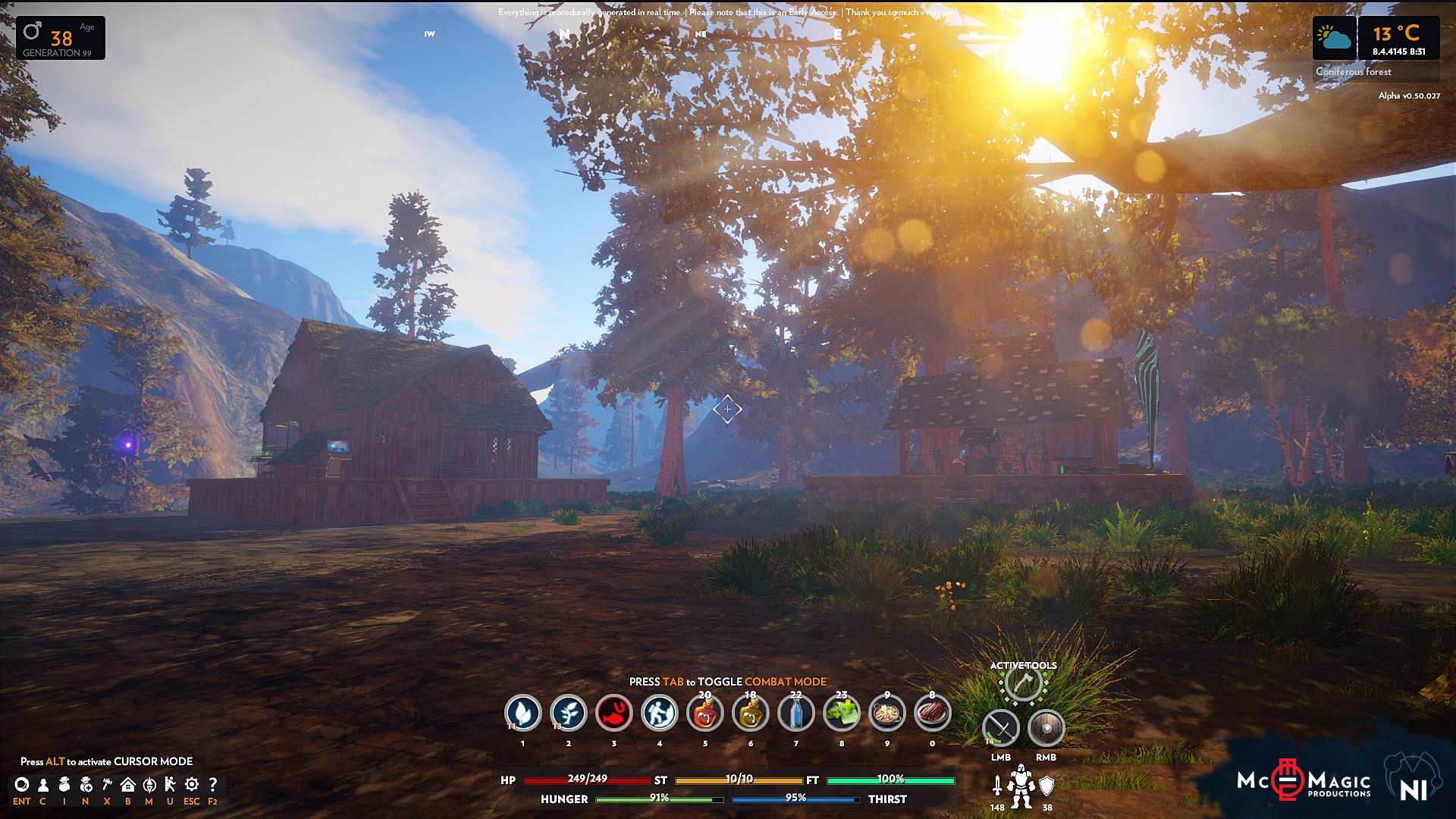1456x819 pixels.
Task: Select the sword weapon slot
Action: click(x=1001, y=729)
